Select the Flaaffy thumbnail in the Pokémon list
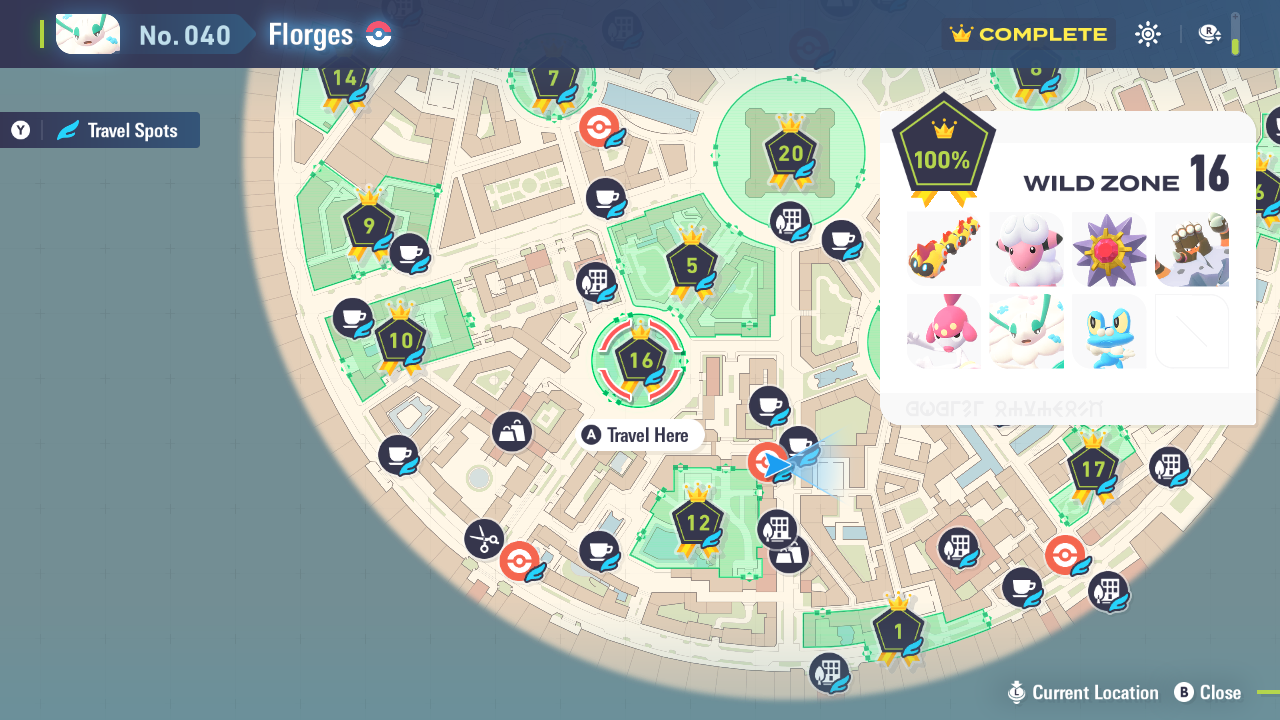 pos(1026,248)
